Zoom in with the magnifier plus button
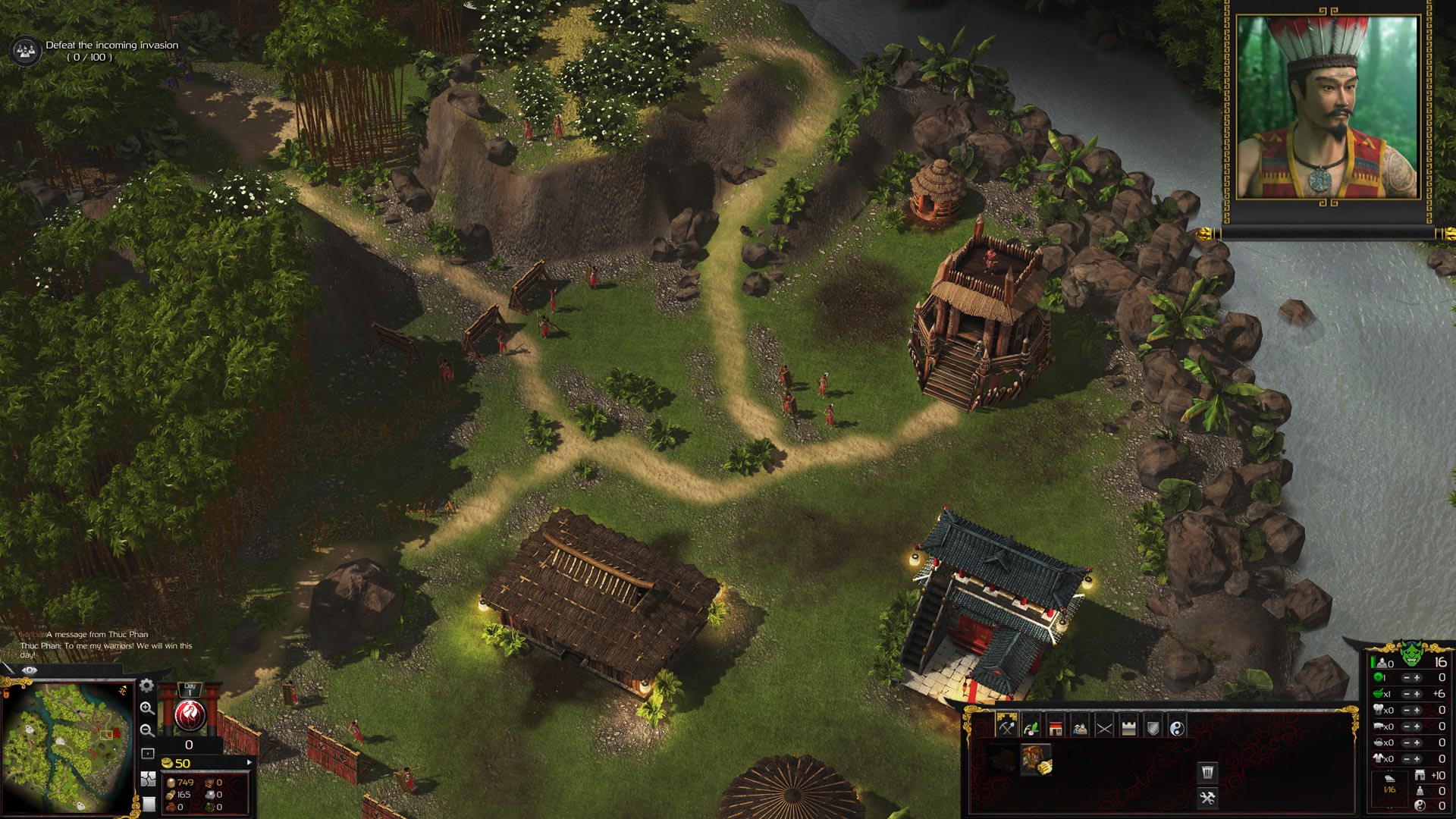 pyautogui.click(x=147, y=708)
